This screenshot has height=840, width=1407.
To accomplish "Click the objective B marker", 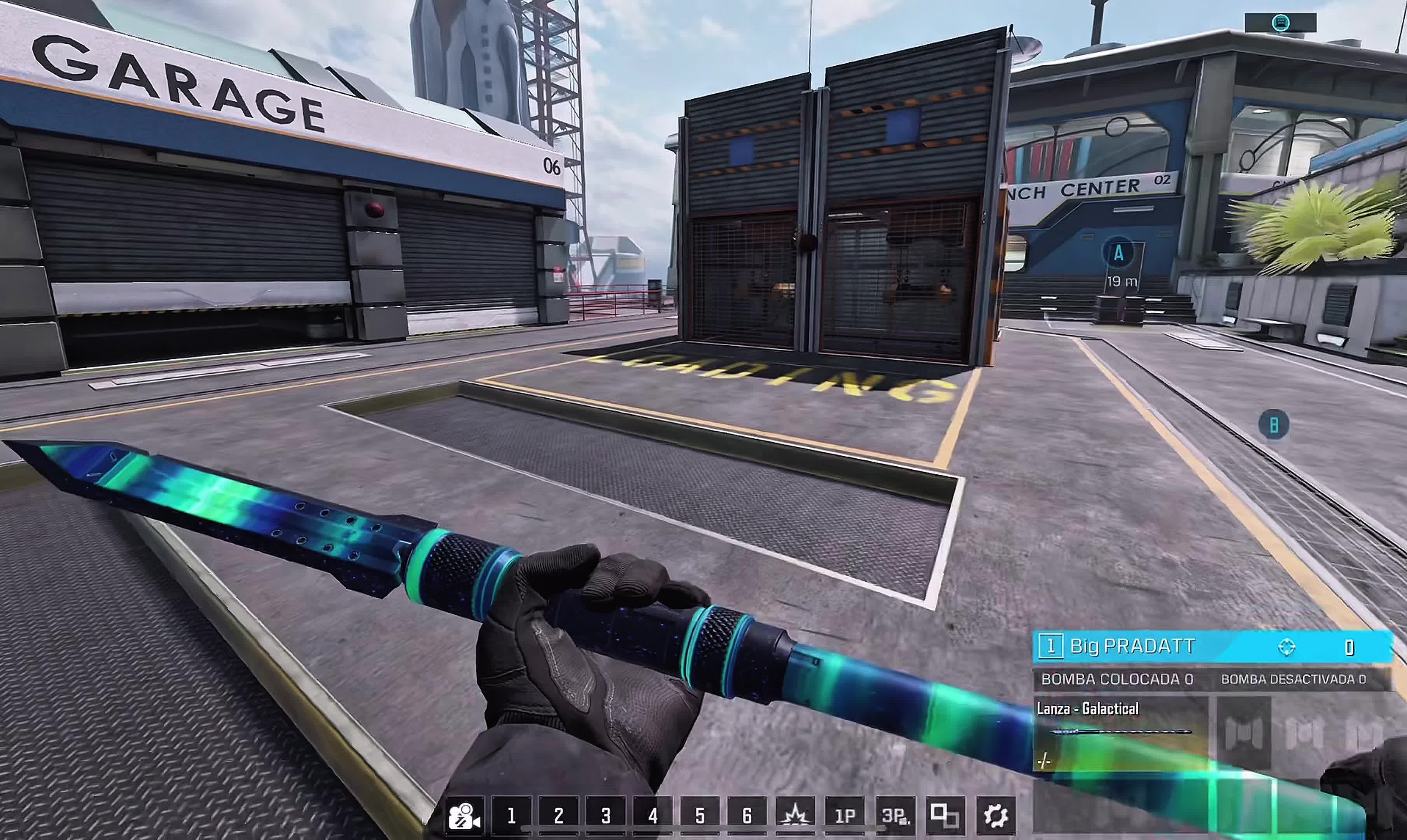I will (x=1274, y=425).
